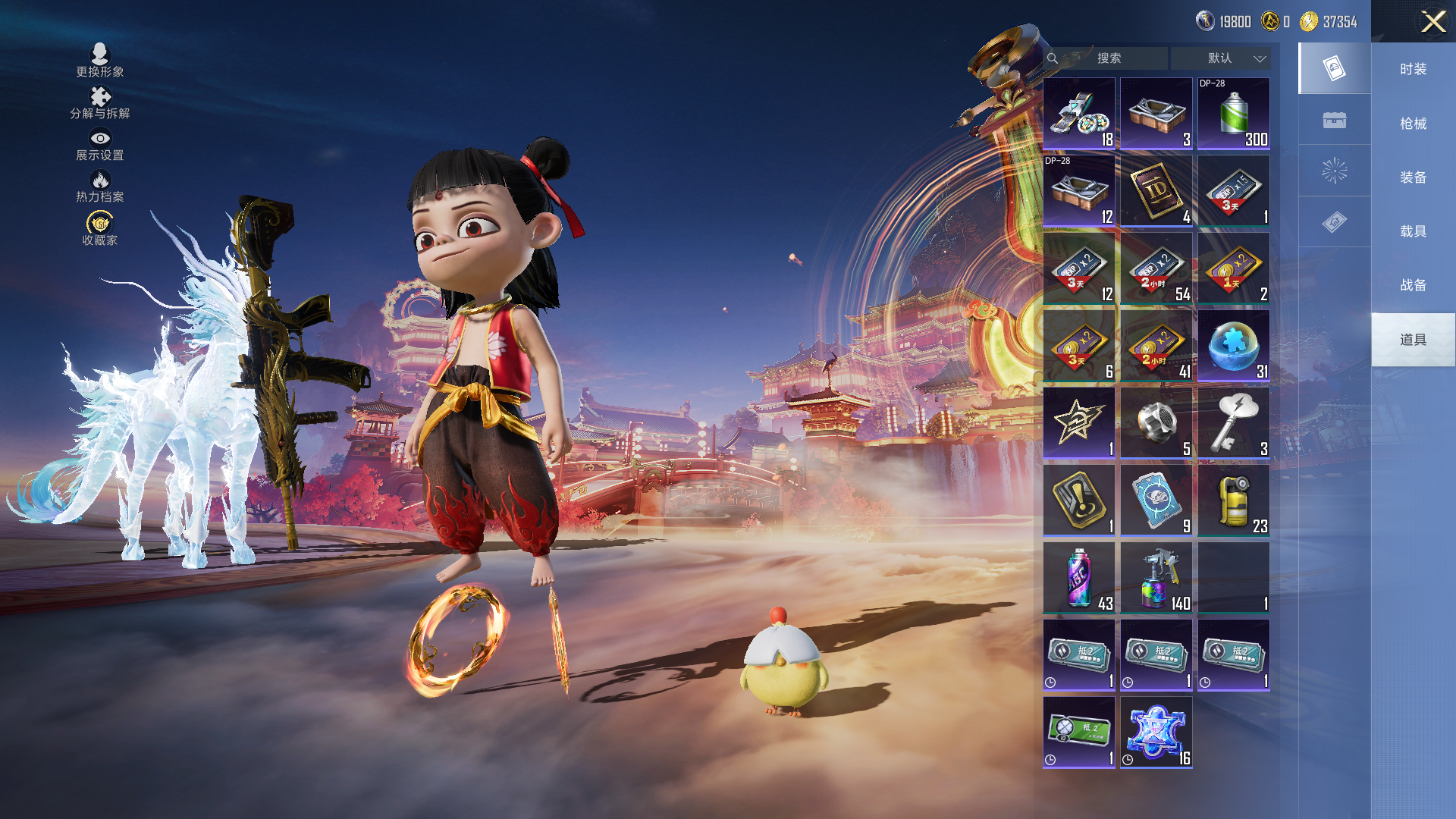
Task: Pick the yellow canister item with 23
Action: [1233, 500]
